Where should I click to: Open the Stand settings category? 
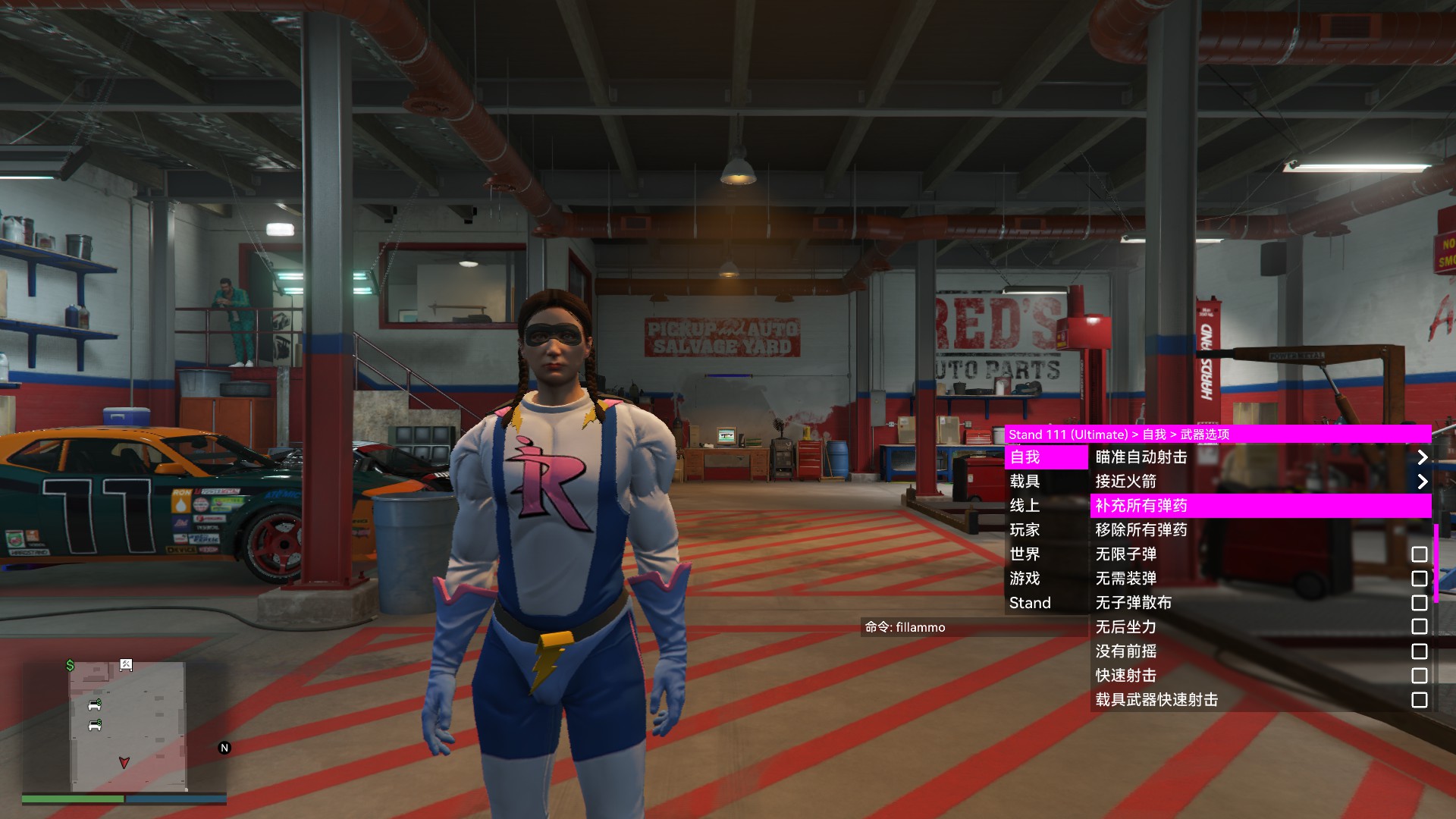click(x=1046, y=603)
